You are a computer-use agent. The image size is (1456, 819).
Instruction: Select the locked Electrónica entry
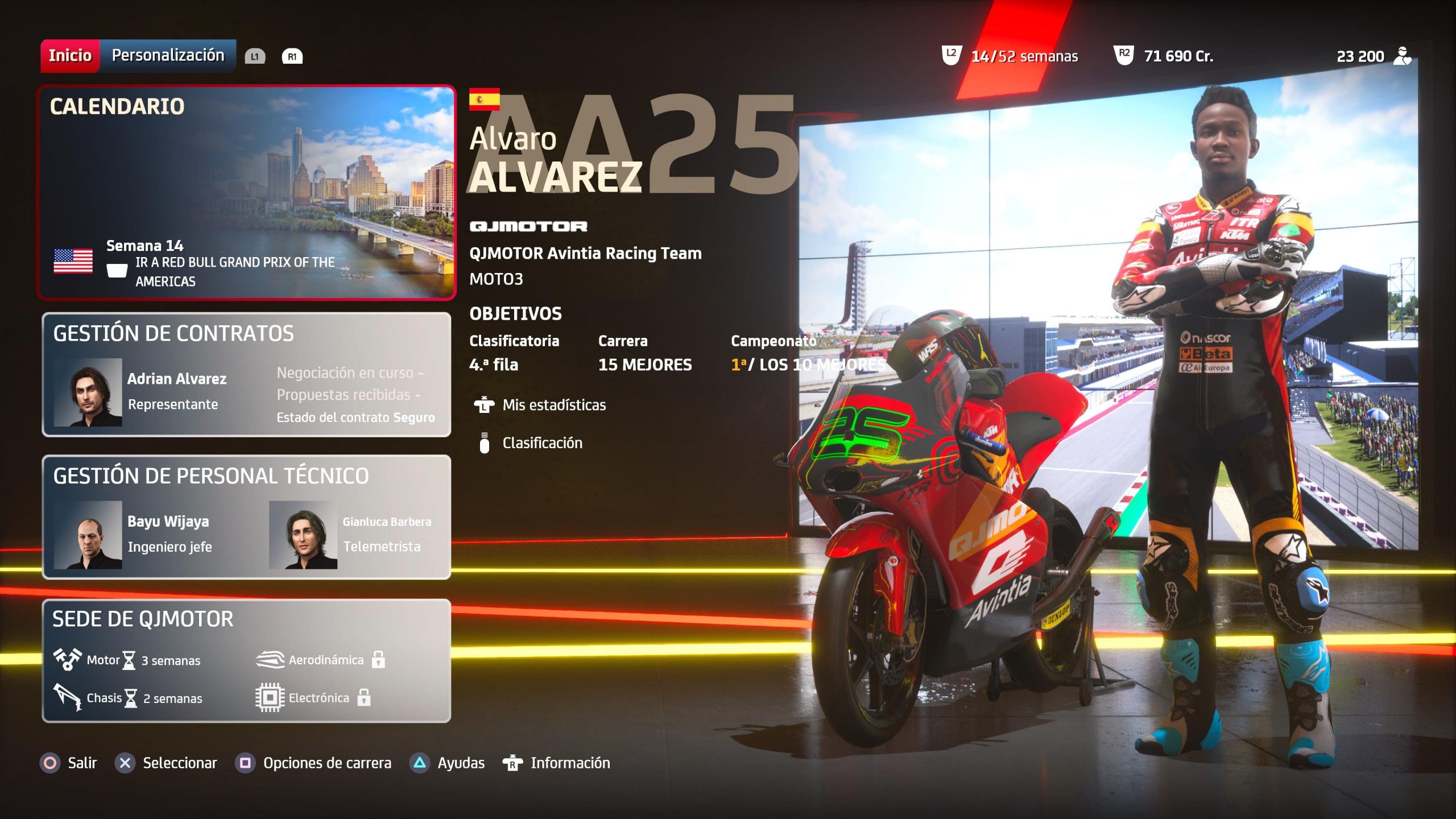click(x=313, y=698)
